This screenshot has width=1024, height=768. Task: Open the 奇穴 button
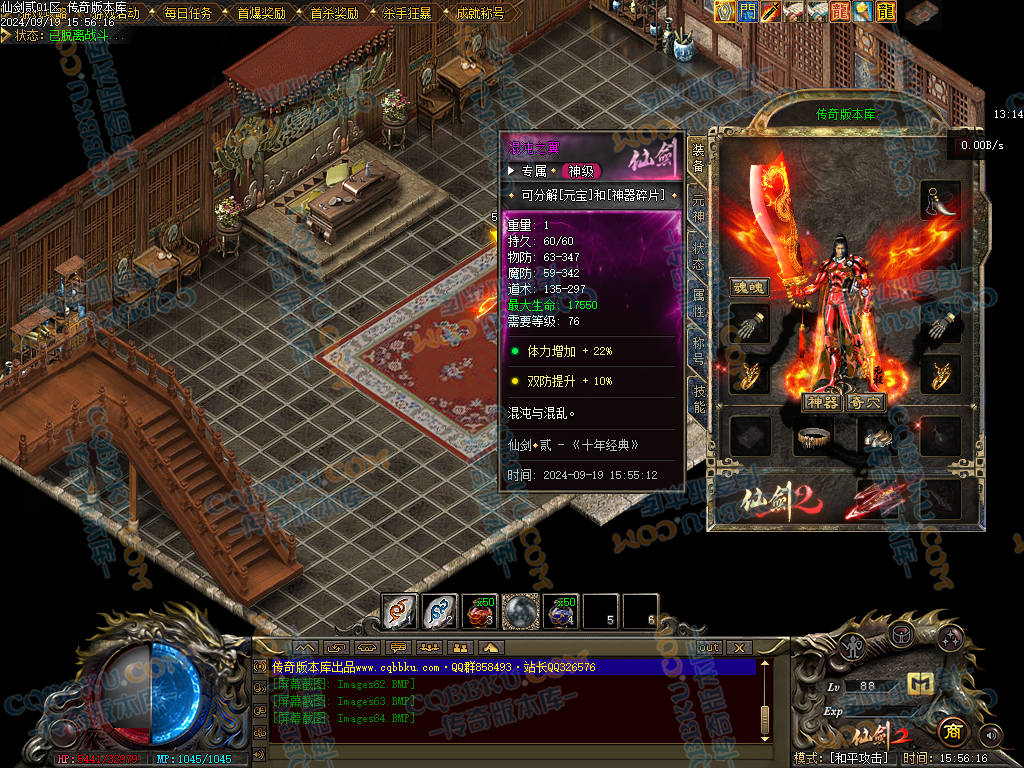coord(865,402)
